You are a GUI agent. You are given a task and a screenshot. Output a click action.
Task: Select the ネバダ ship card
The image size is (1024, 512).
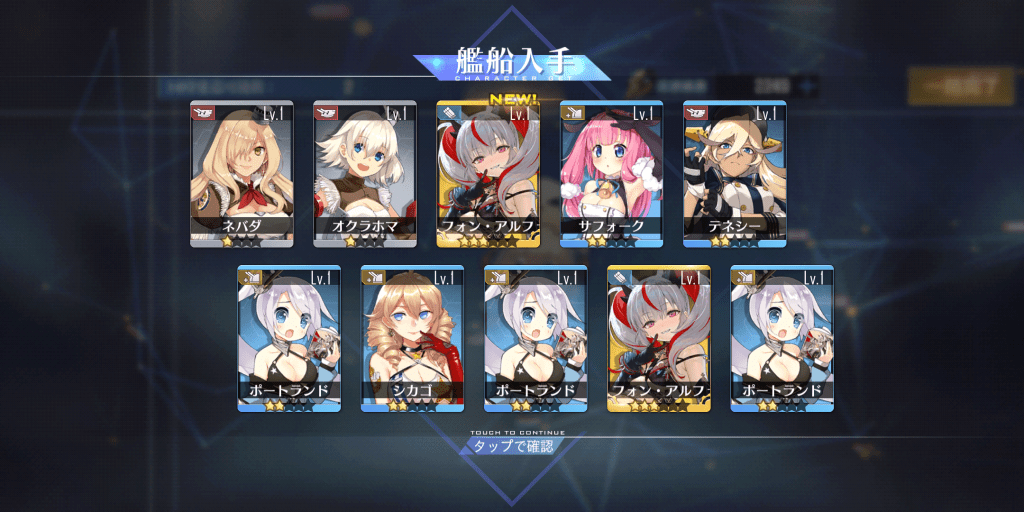click(x=241, y=174)
